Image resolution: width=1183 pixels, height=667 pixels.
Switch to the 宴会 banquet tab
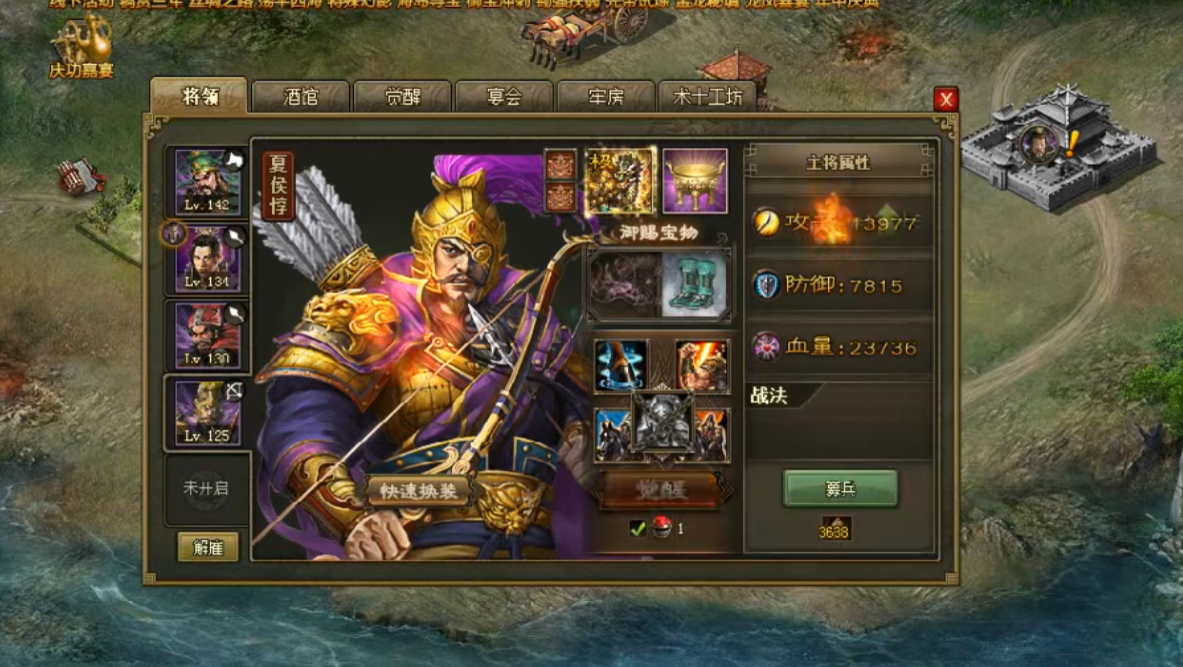pos(504,97)
